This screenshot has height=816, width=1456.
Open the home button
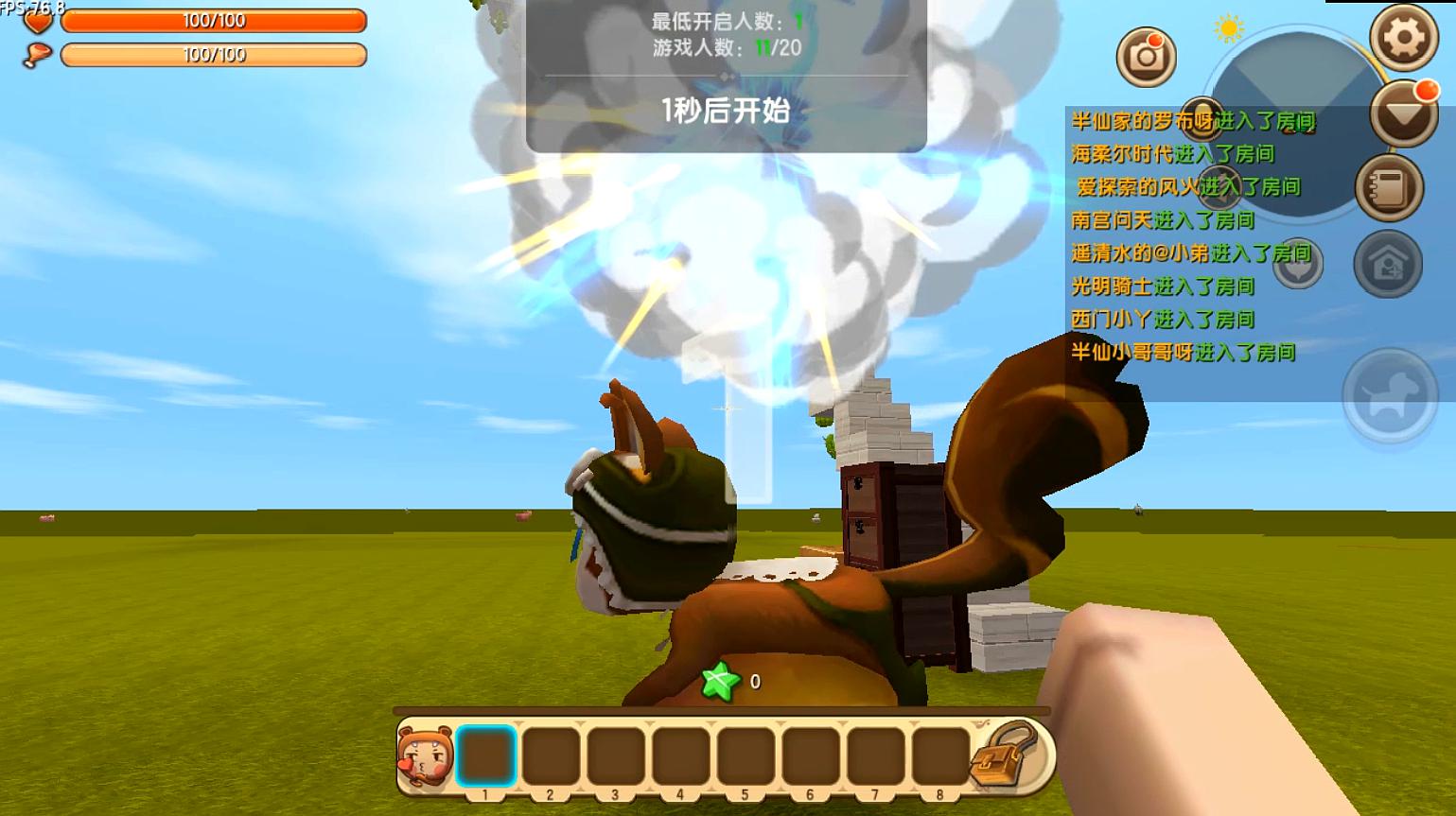point(1388,264)
